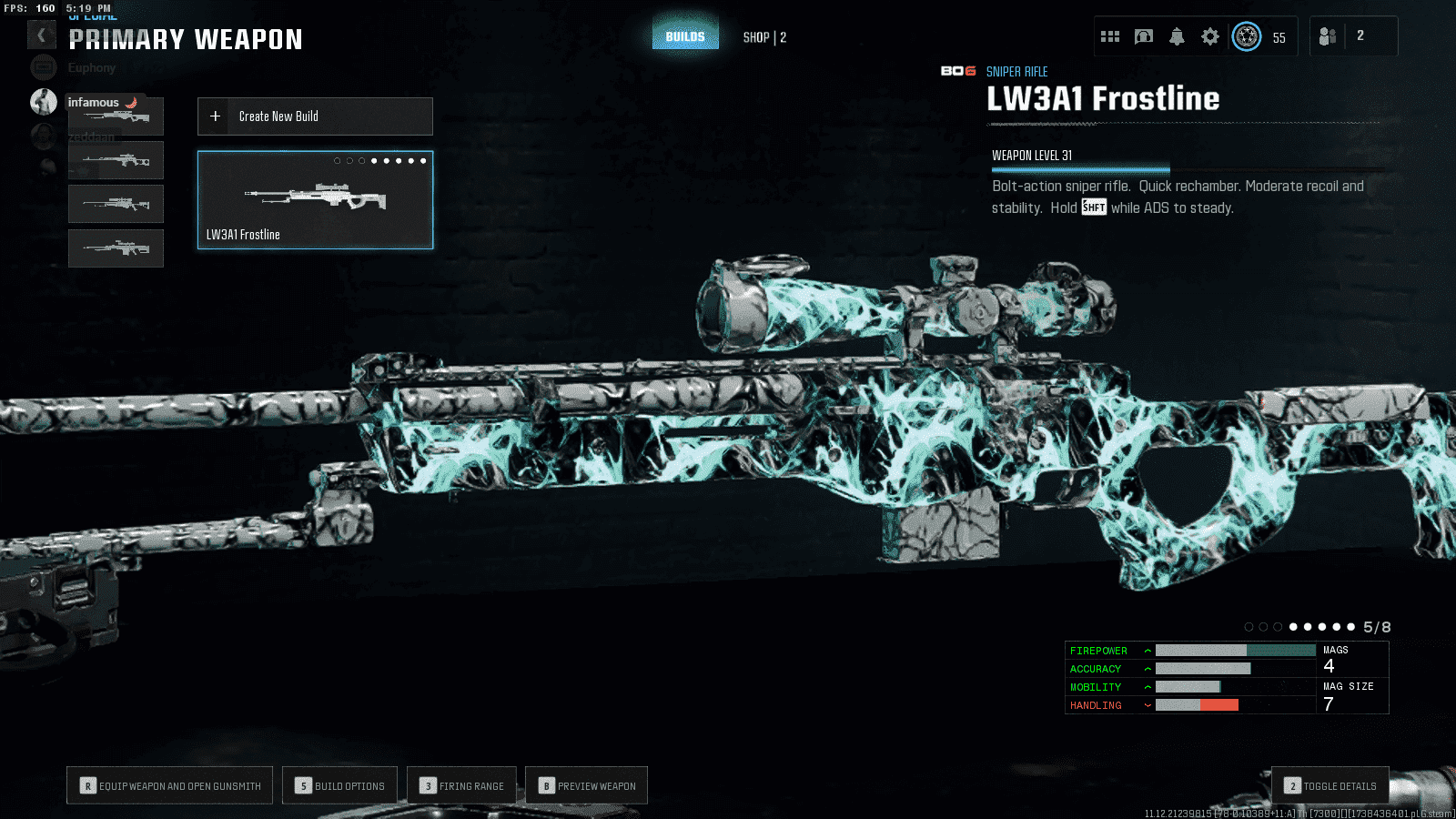This screenshot has height=819, width=1456.
Task: Go back with the top-left arrow
Action: coord(41,35)
